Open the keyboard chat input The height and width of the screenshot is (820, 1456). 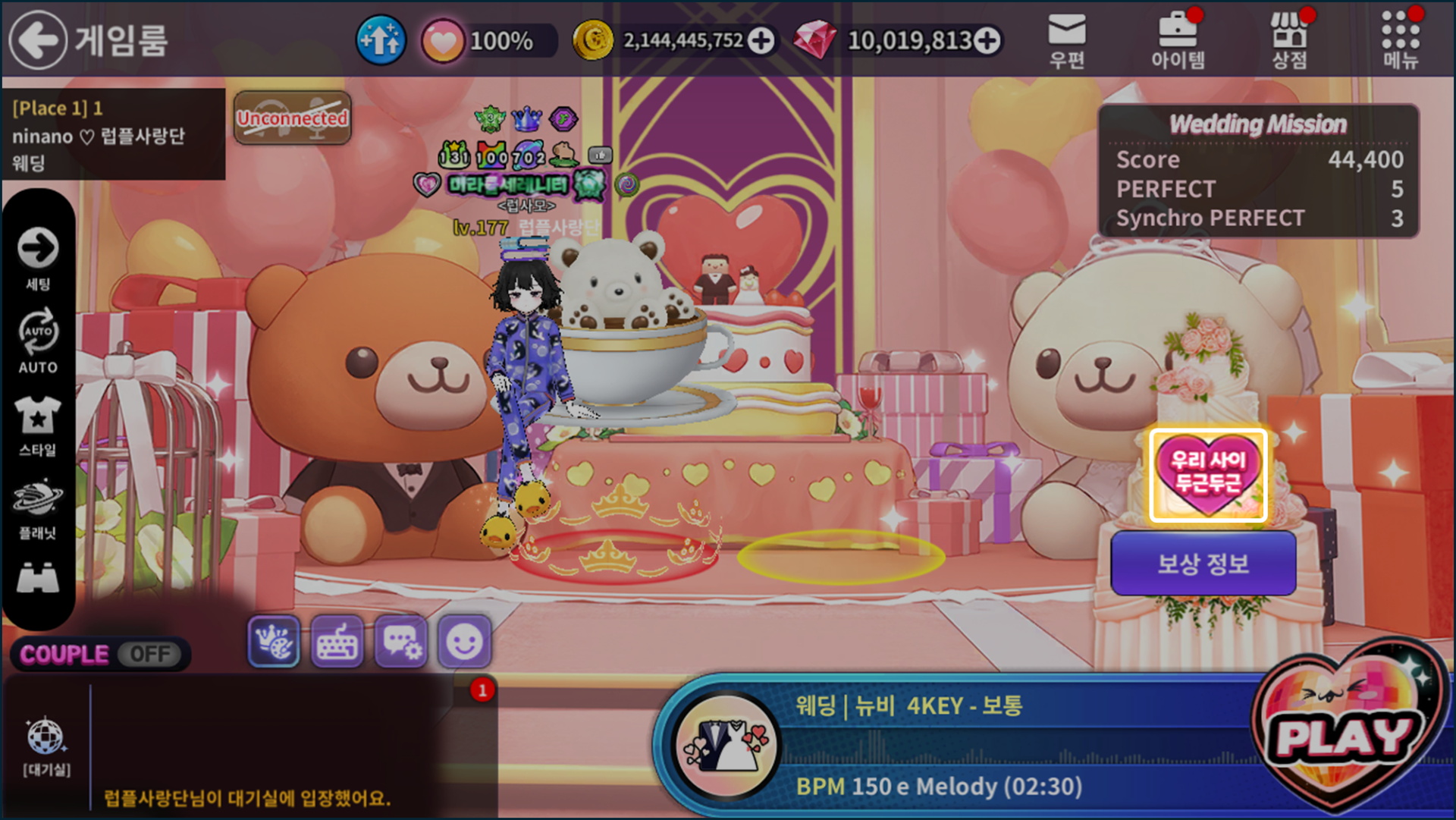point(337,642)
